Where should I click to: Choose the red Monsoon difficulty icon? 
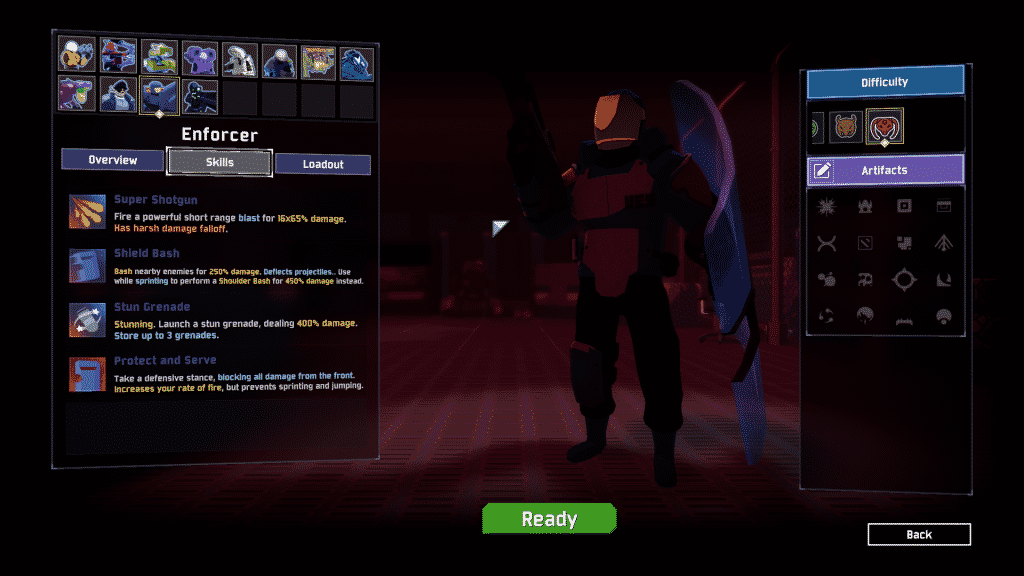click(885, 127)
